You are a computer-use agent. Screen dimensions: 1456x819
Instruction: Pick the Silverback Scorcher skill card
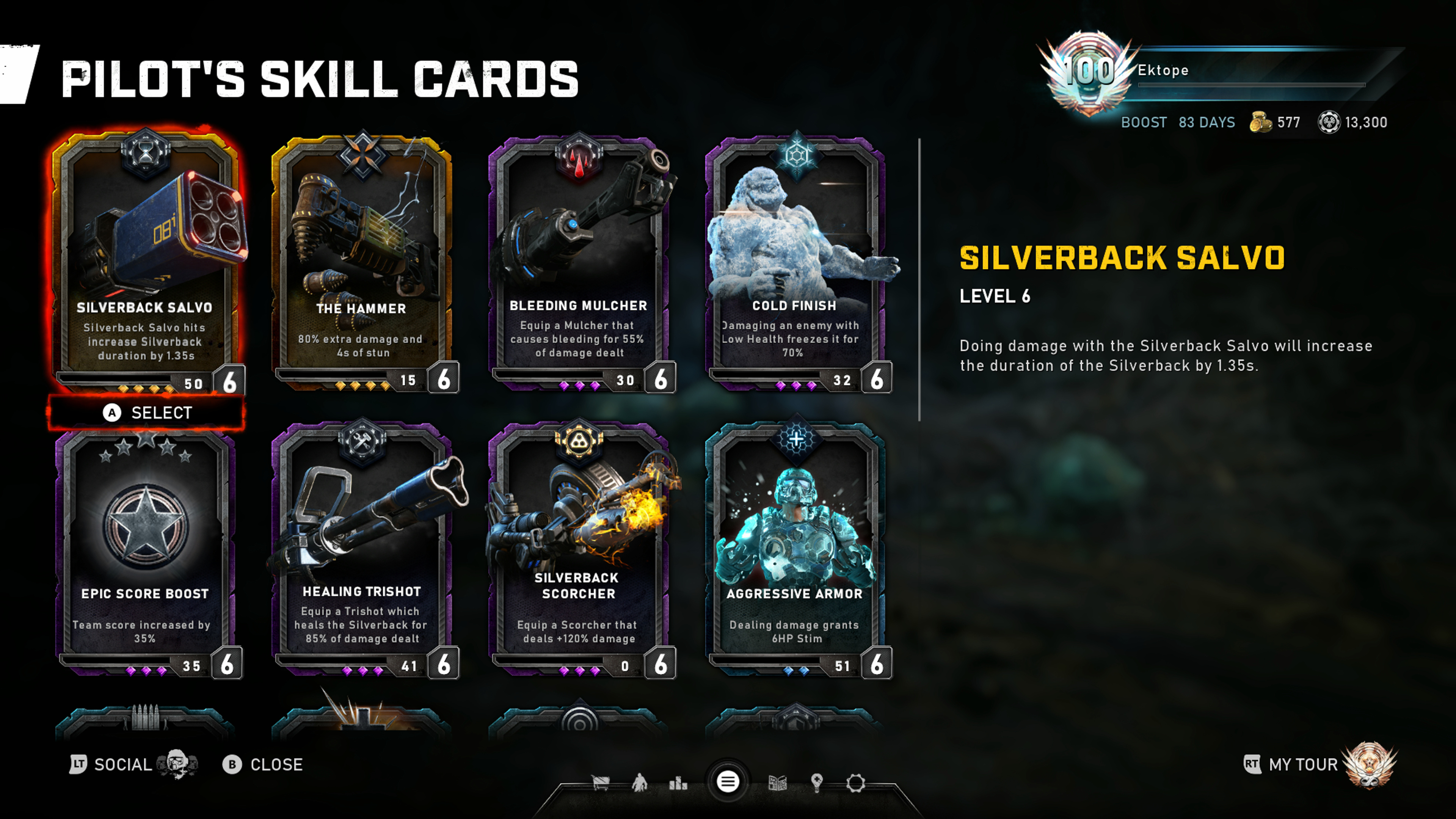coord(579,551)
